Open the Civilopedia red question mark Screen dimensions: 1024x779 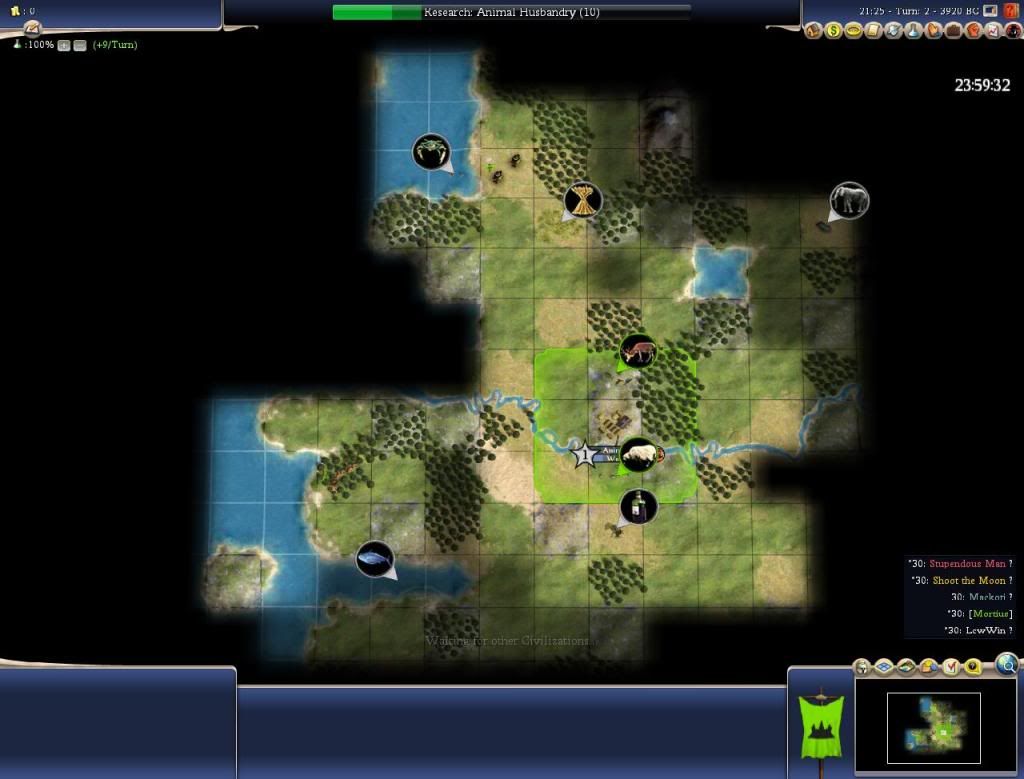[x=1011, y=11]
